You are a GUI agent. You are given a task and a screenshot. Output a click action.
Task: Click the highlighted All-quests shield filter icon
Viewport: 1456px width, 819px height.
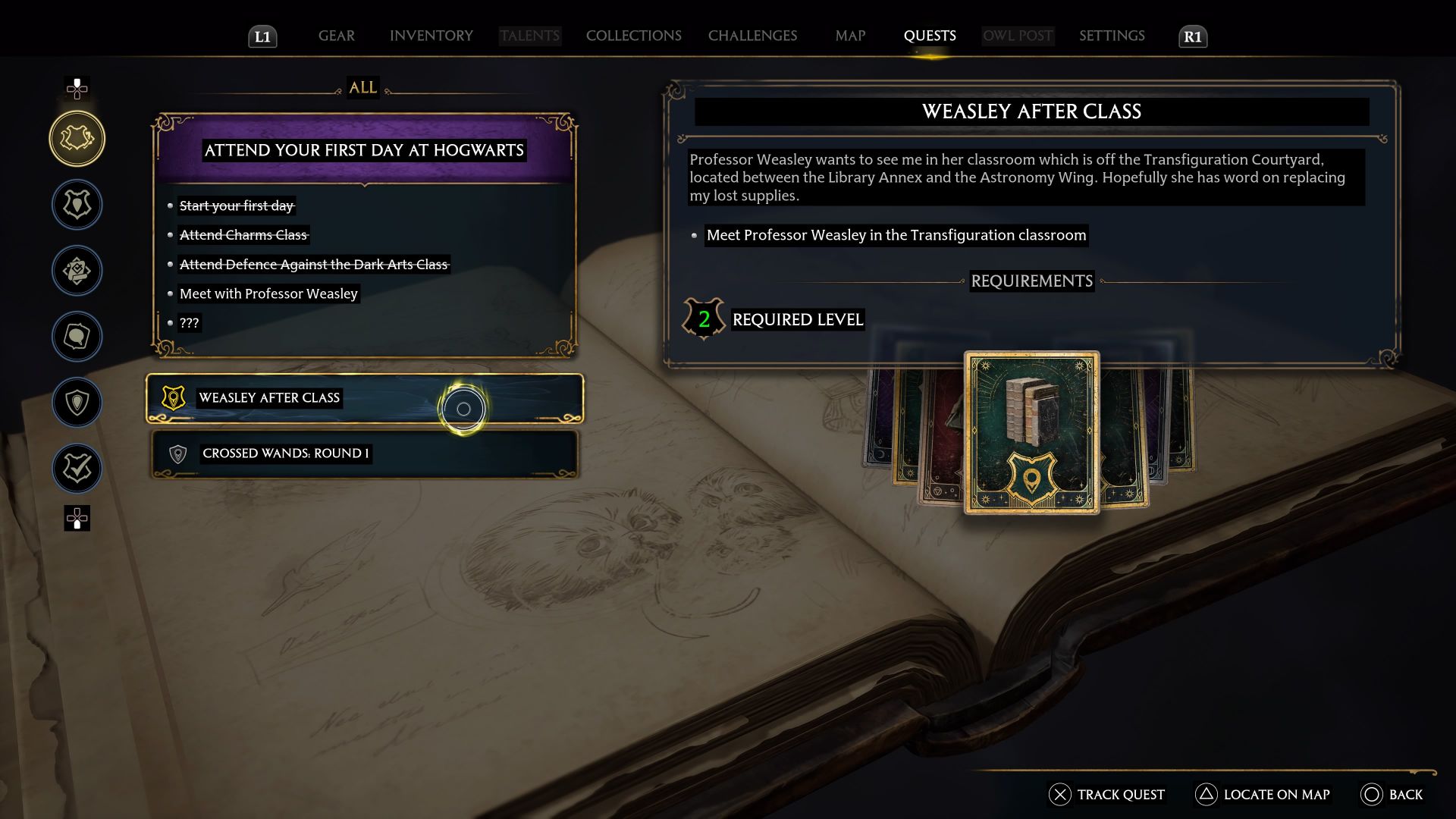tap(77, 138)
